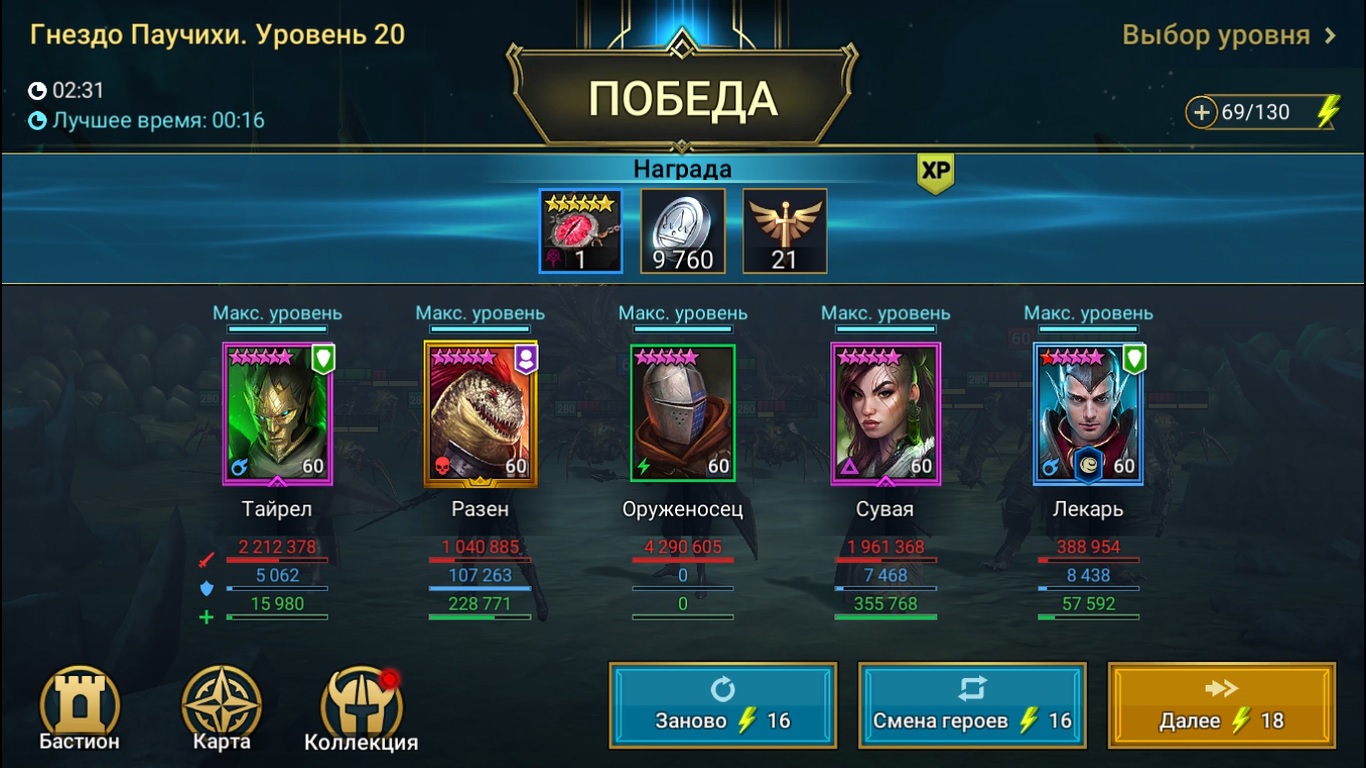This screenshot has height=768, width=1366.
Task: Expand details for champion Сувая
Action: (885, 414)
